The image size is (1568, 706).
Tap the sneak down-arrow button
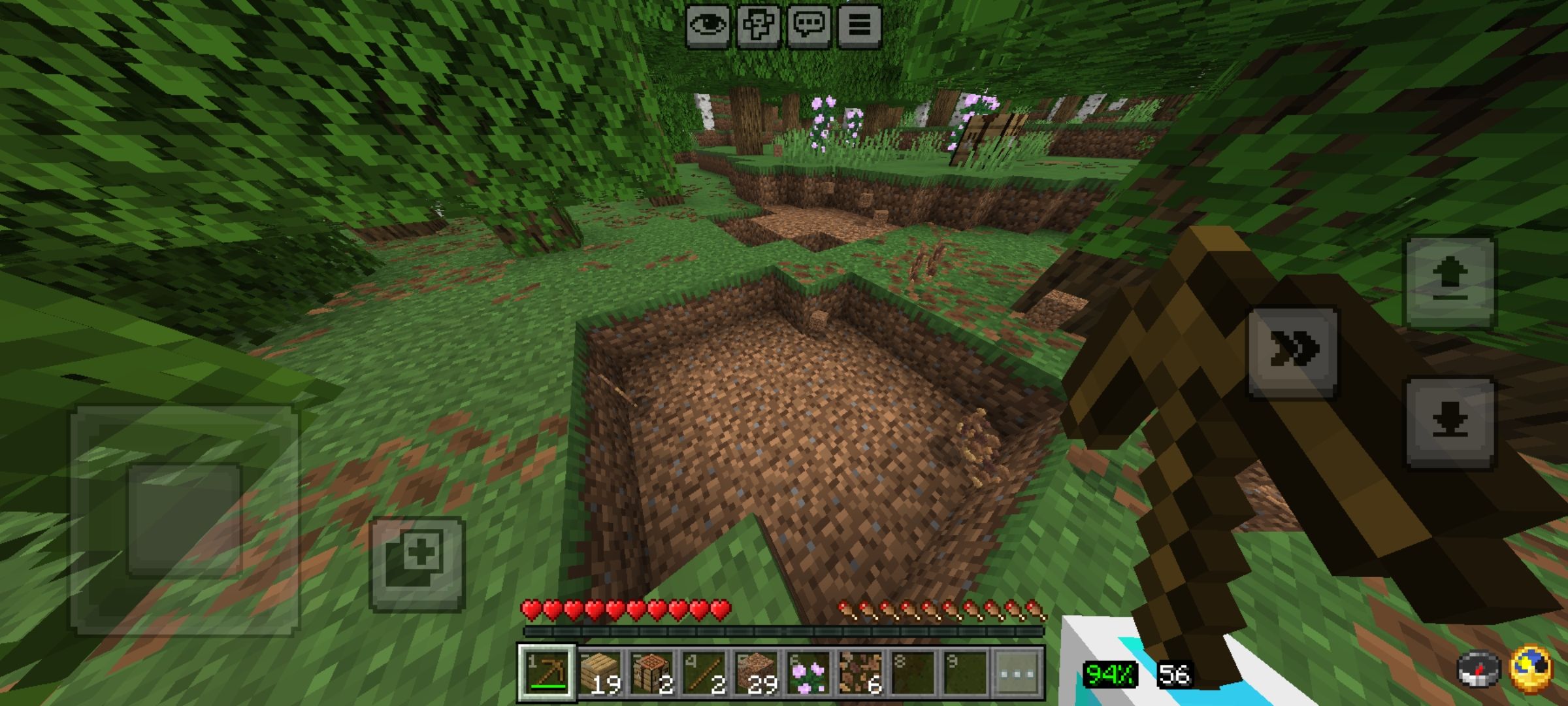click(1450, 423)
